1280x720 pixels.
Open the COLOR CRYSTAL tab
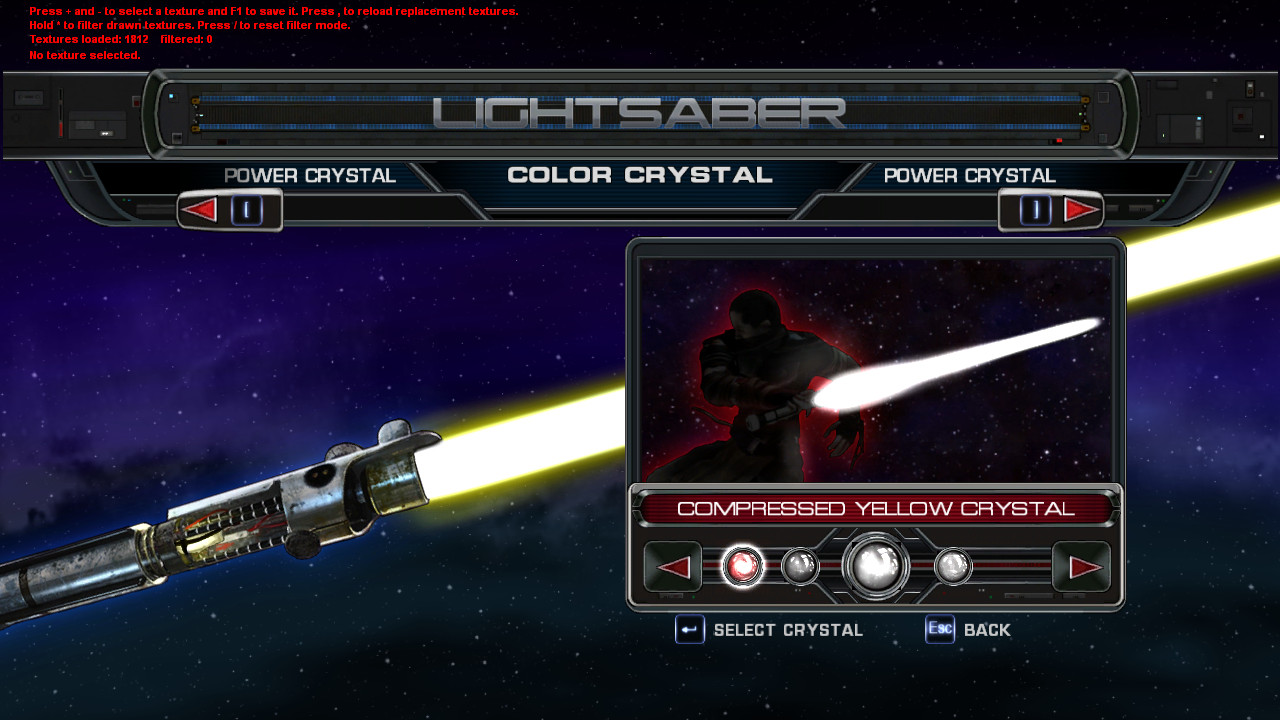(640, 174)
